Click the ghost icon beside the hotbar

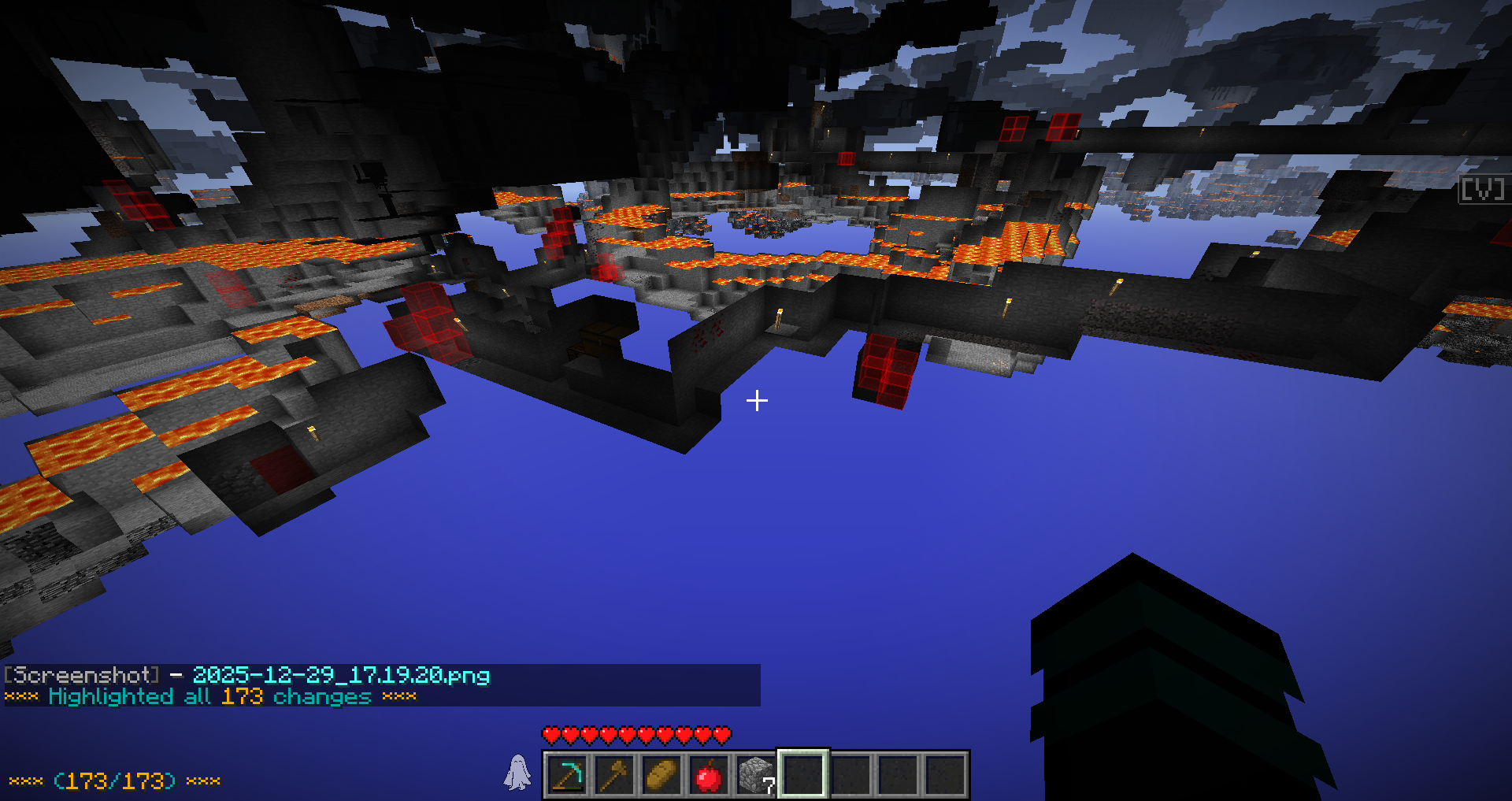point(517,773)
